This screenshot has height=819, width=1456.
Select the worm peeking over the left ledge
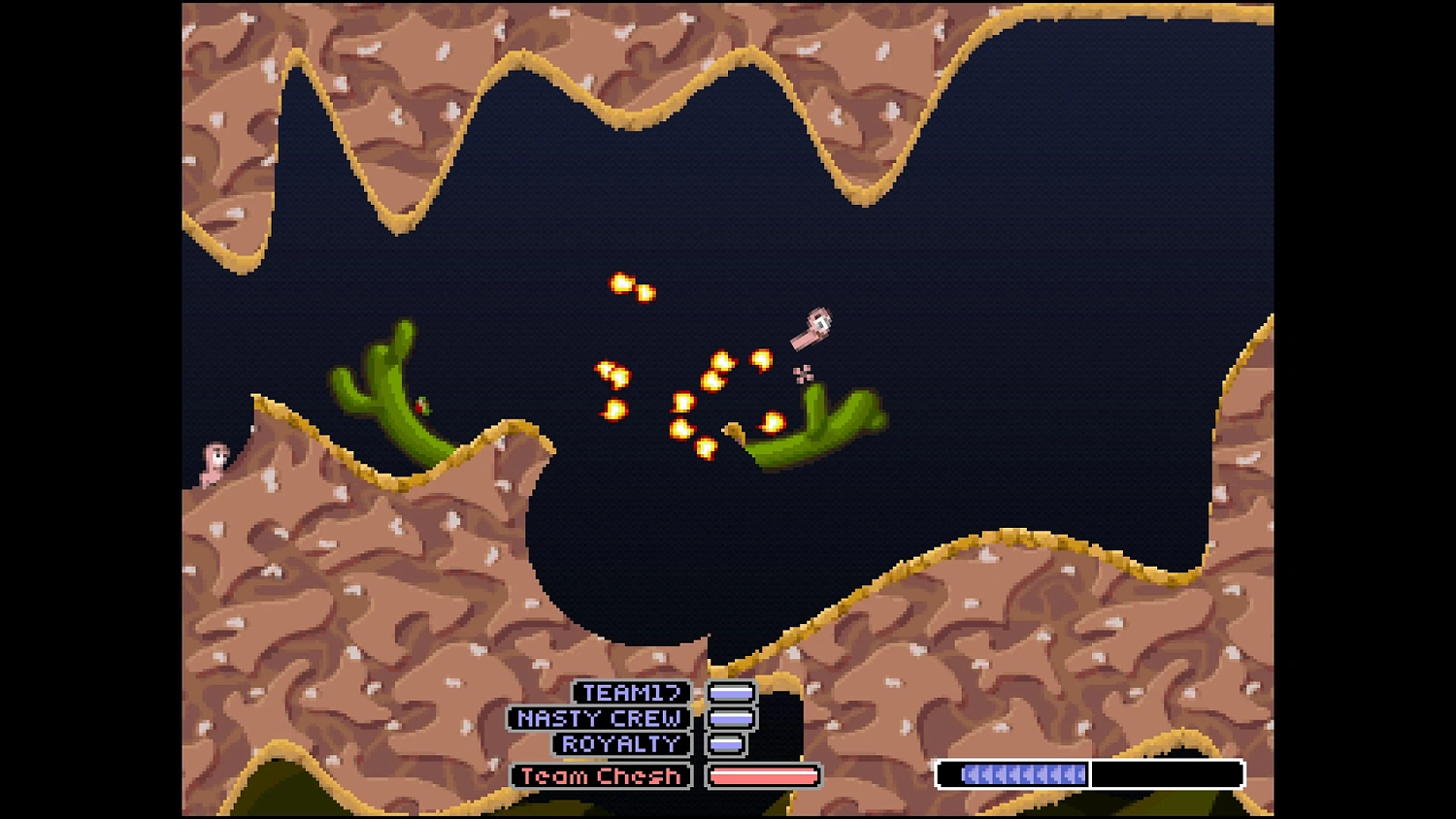click(213, 462)
